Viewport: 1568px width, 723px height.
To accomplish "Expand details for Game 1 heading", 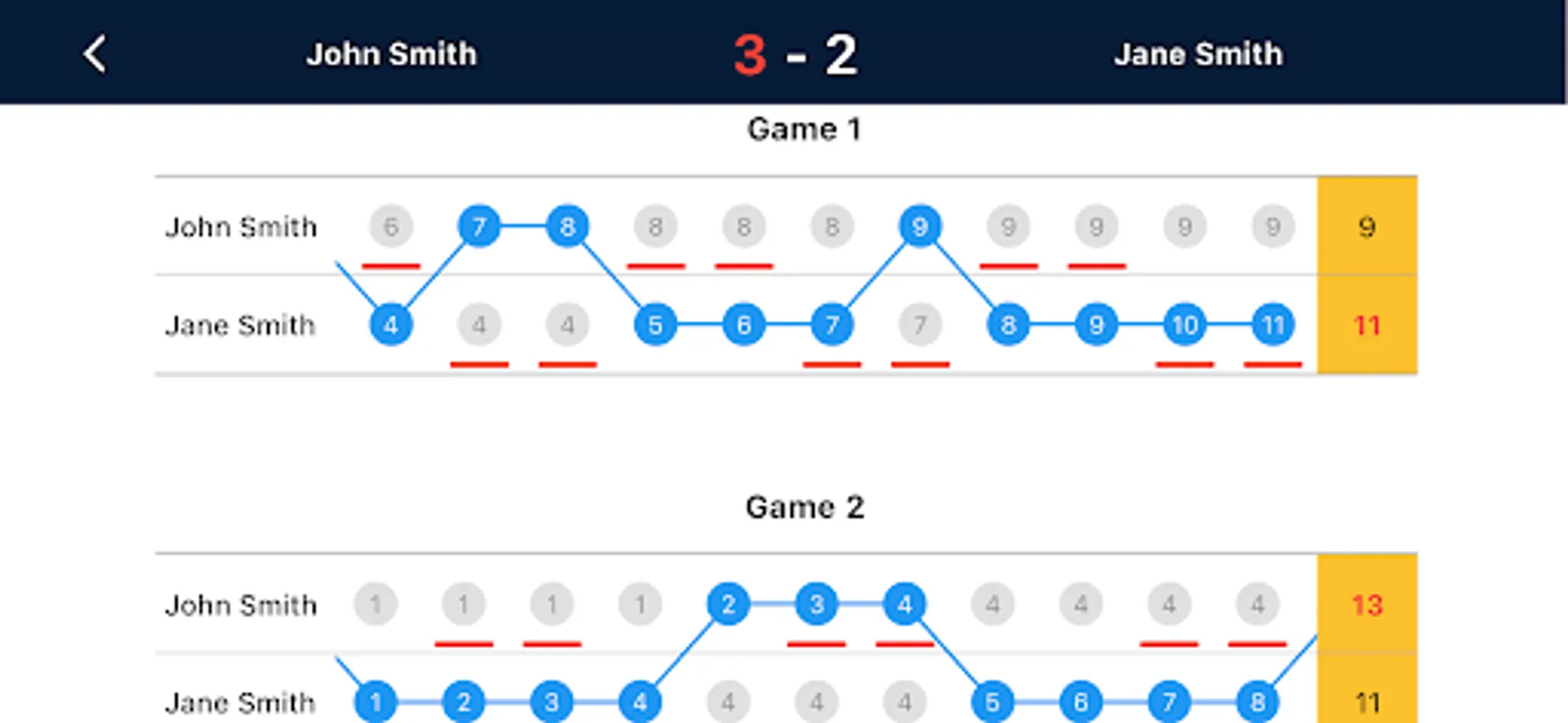I will click(805, 129).
